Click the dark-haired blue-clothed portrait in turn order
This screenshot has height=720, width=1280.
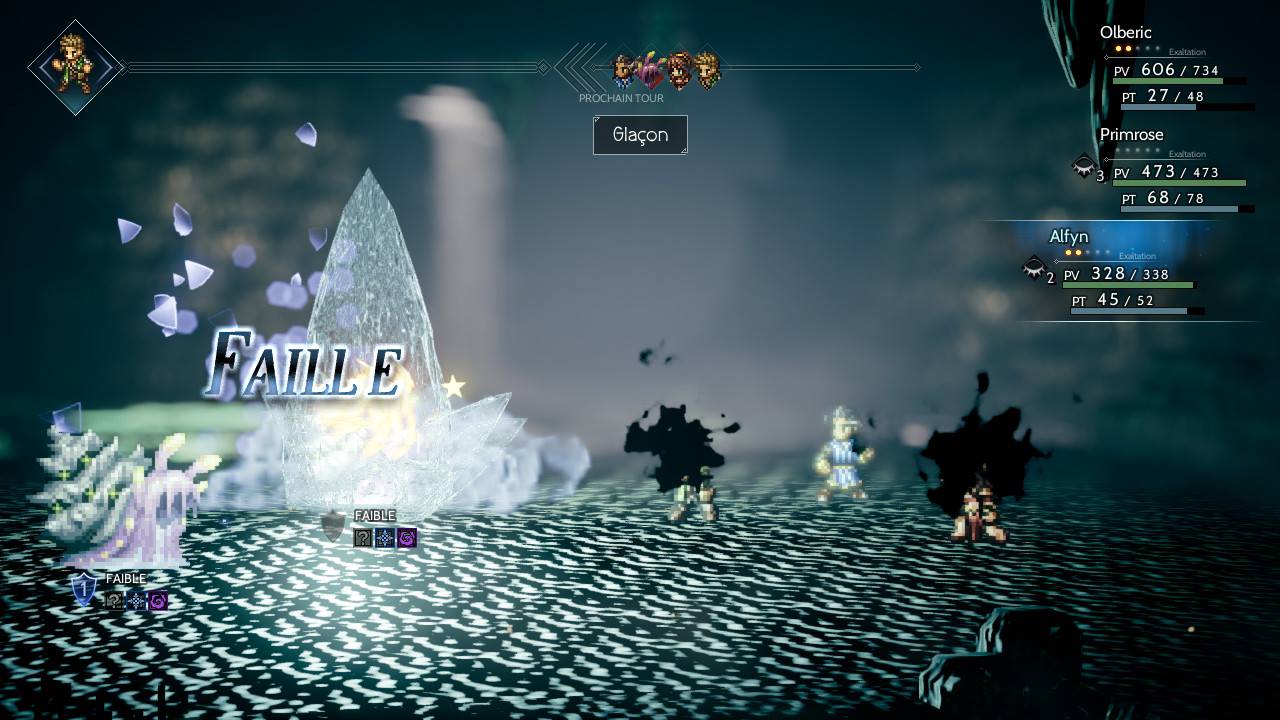point(624,69)
